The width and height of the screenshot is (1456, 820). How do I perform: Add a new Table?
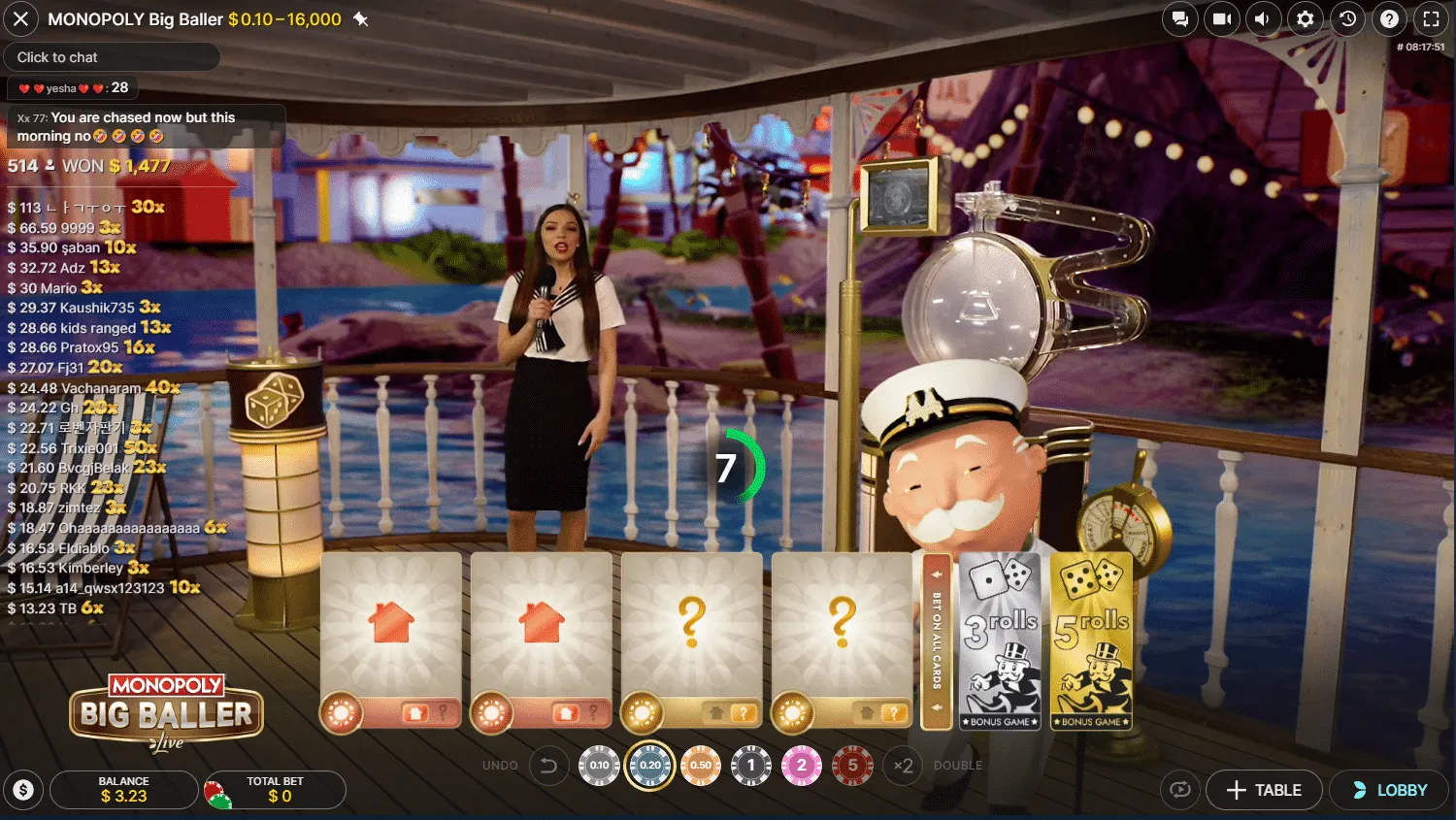click(x=1264, y=790)
